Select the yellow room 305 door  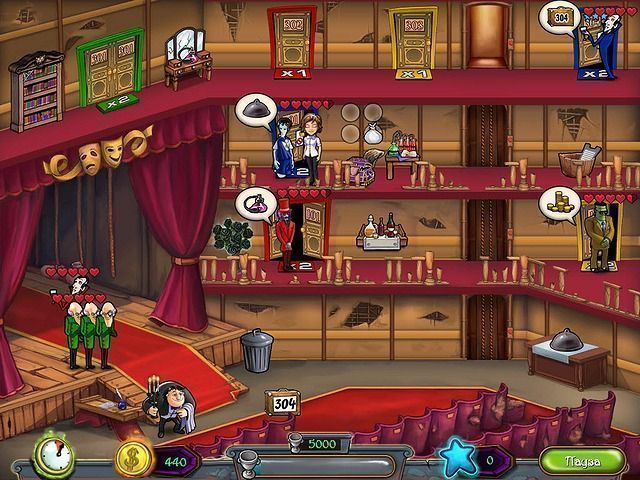tap(411, 38)
